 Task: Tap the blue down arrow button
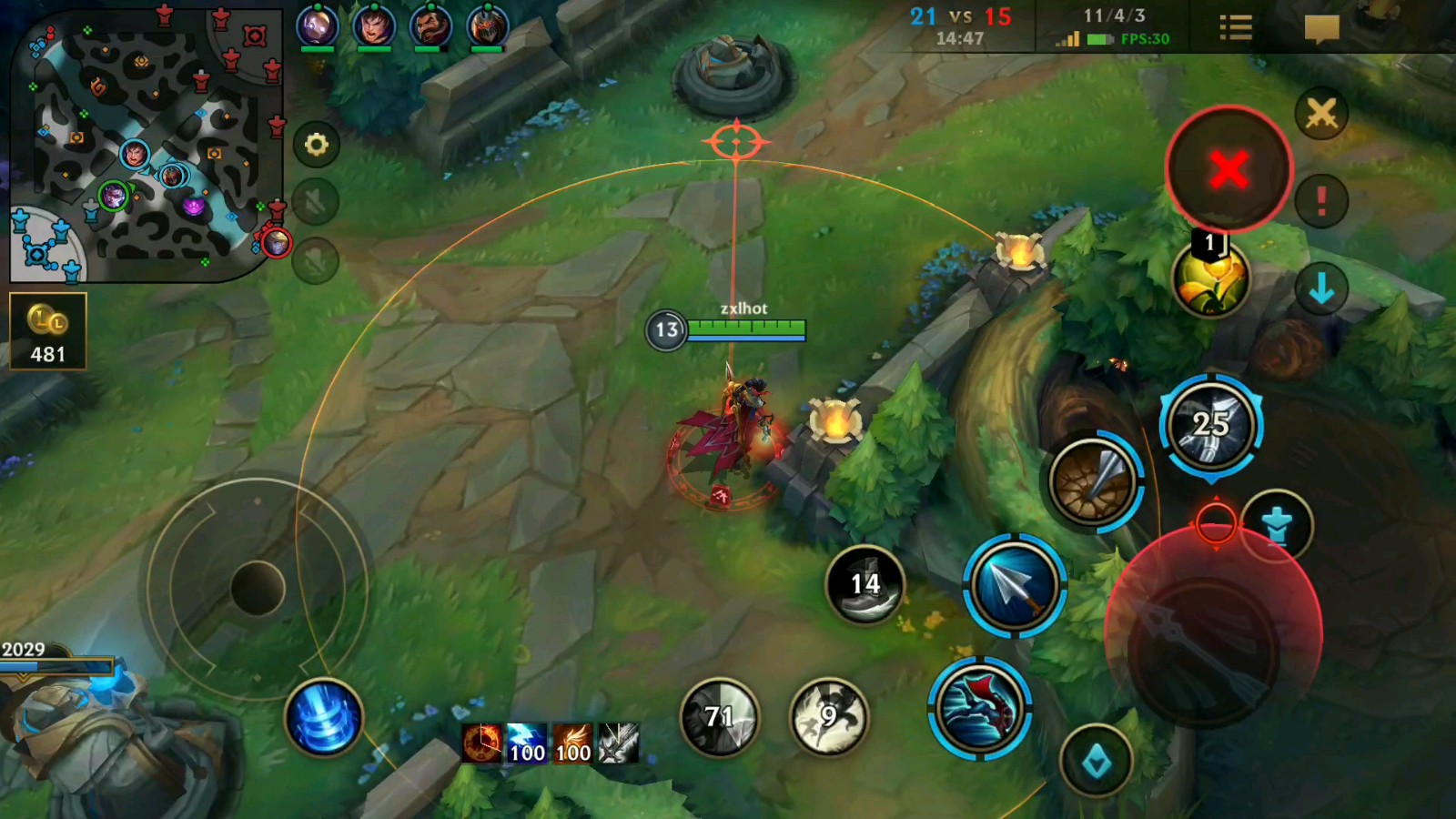click(x=1321, y=289)
